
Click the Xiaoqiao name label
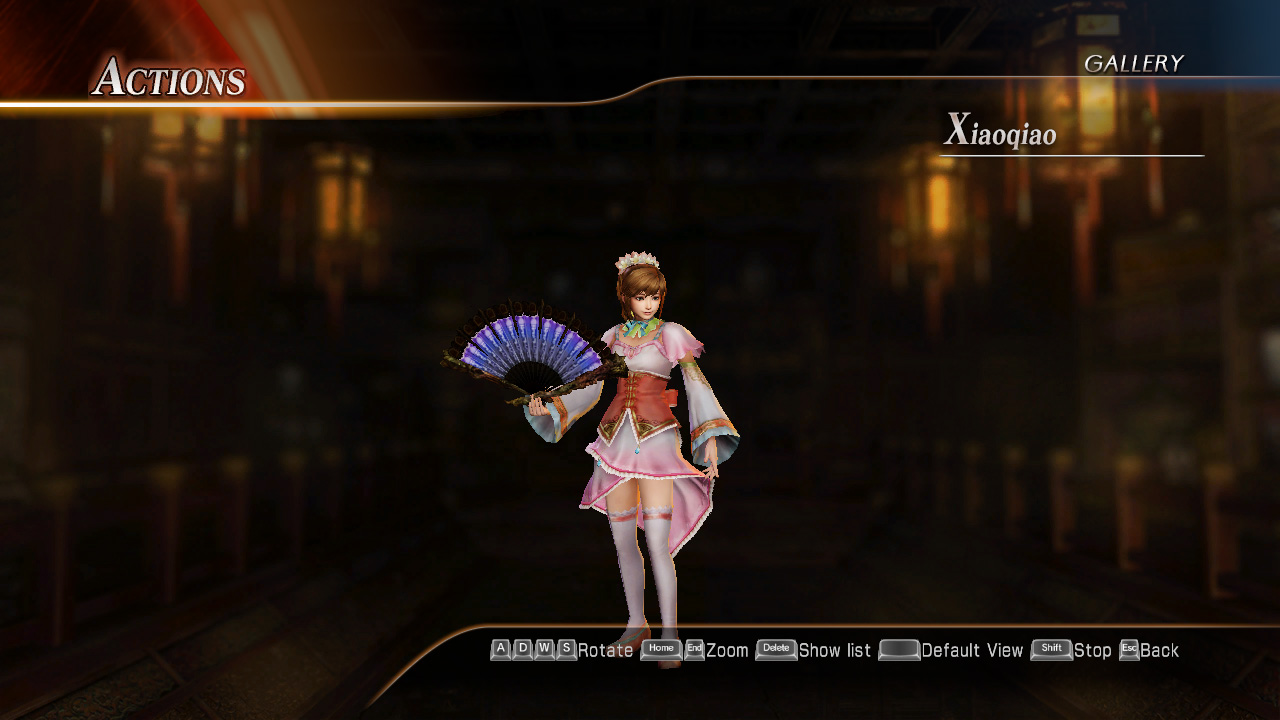point(1003,132)
